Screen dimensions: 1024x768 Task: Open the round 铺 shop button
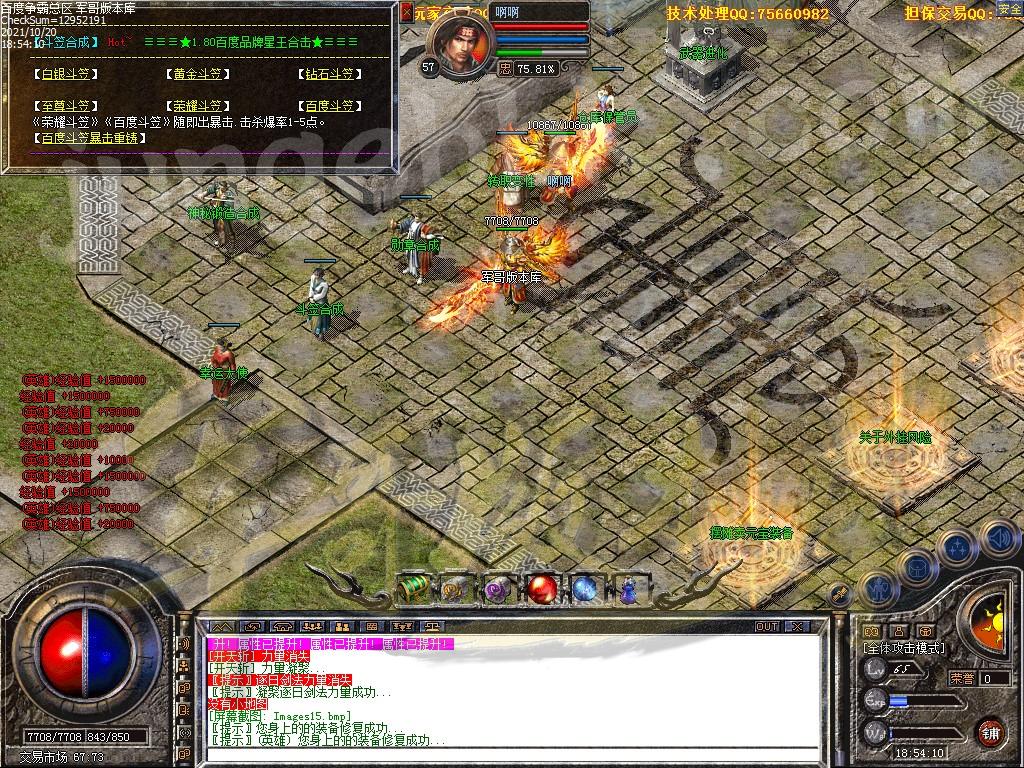click(x=989, y=732)
